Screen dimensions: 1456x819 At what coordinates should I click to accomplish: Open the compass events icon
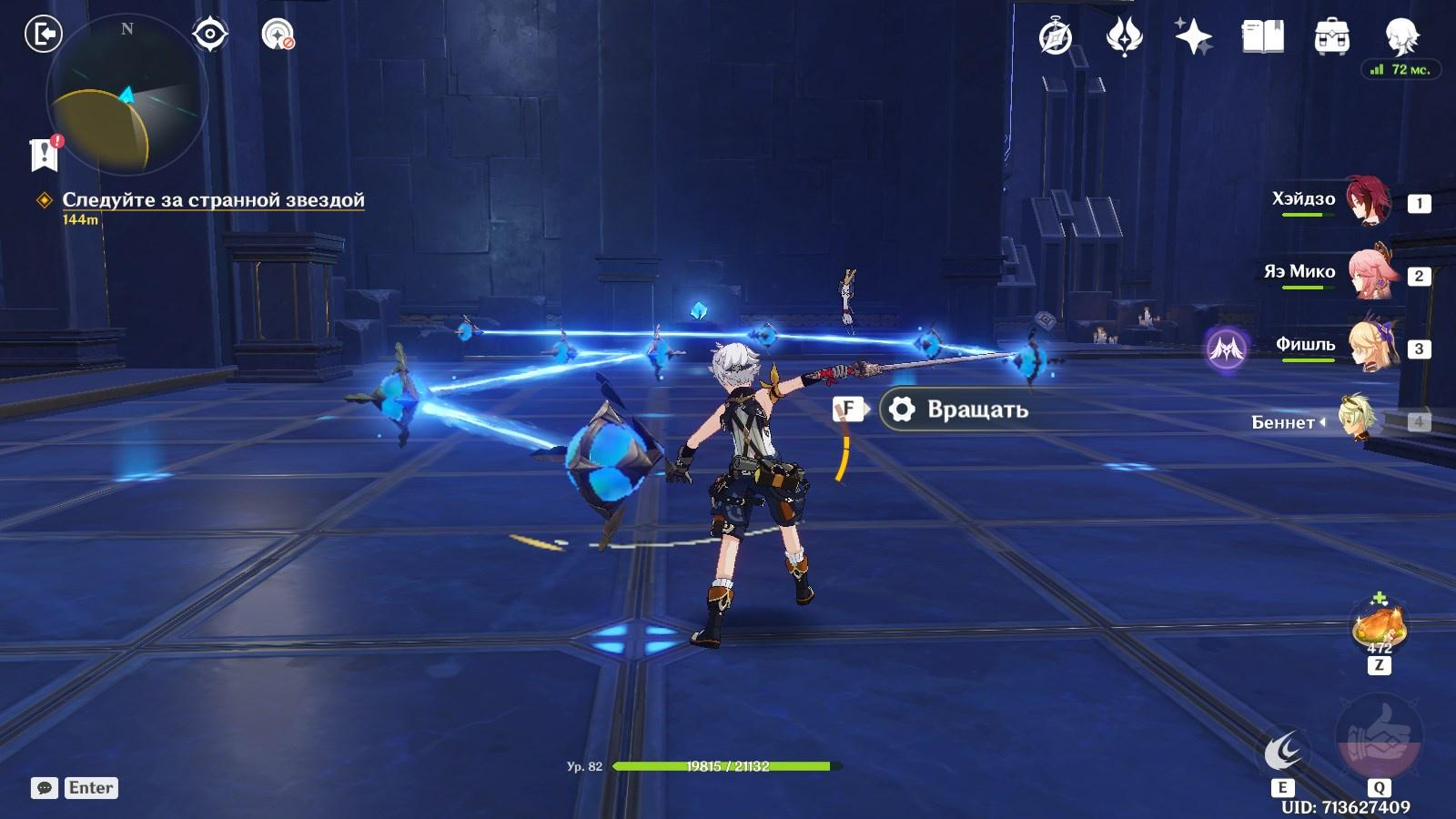point(1055,37)
